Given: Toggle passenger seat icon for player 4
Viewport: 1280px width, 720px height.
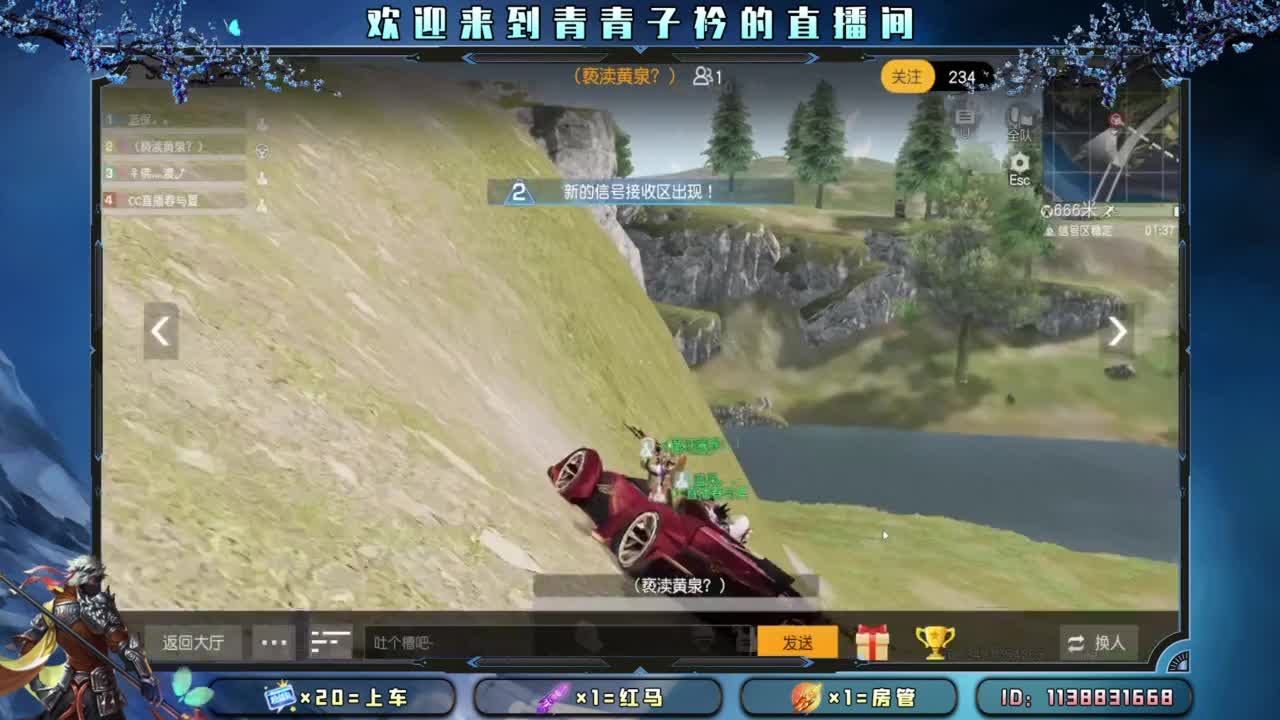Looking at the screenshot, I should pyautogui.click(x=262, y=203).
